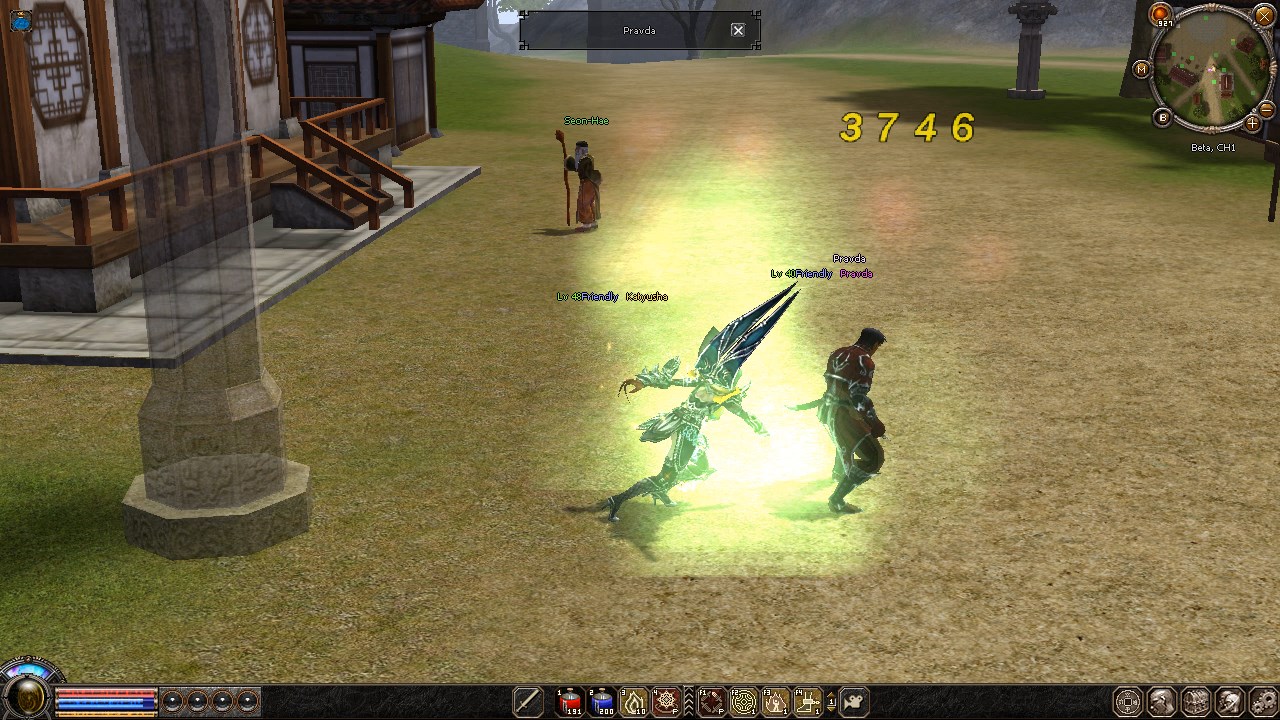Screen dimensions: 1280x720
Task: Trigger the burning figure skill on F3
Action: pos(776,702)
